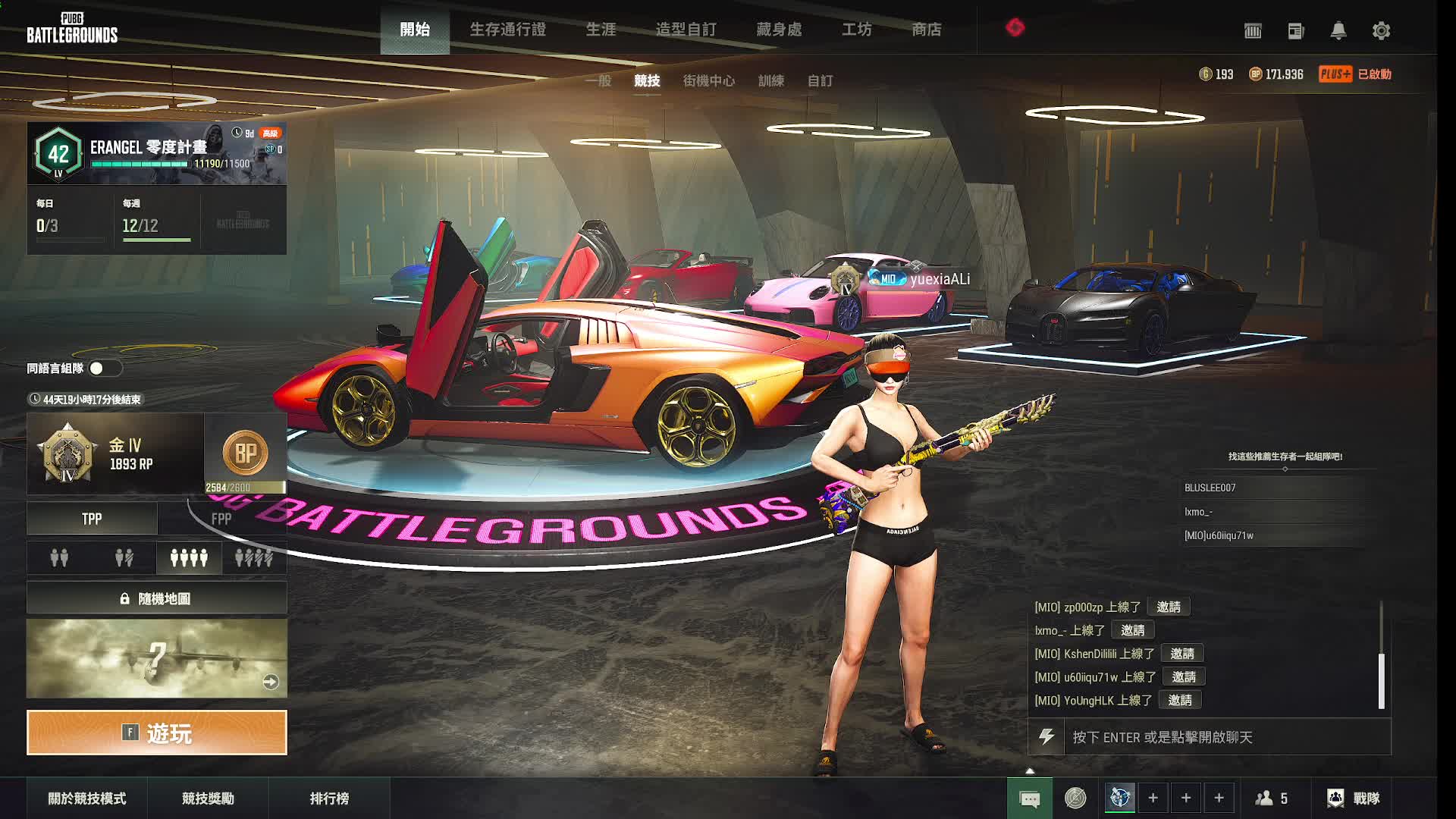The width and height of the screenshot is (1456, 819).
Task: Toggle the 同語言組隊 same-language team switch
Action: (x=105, y=369)
